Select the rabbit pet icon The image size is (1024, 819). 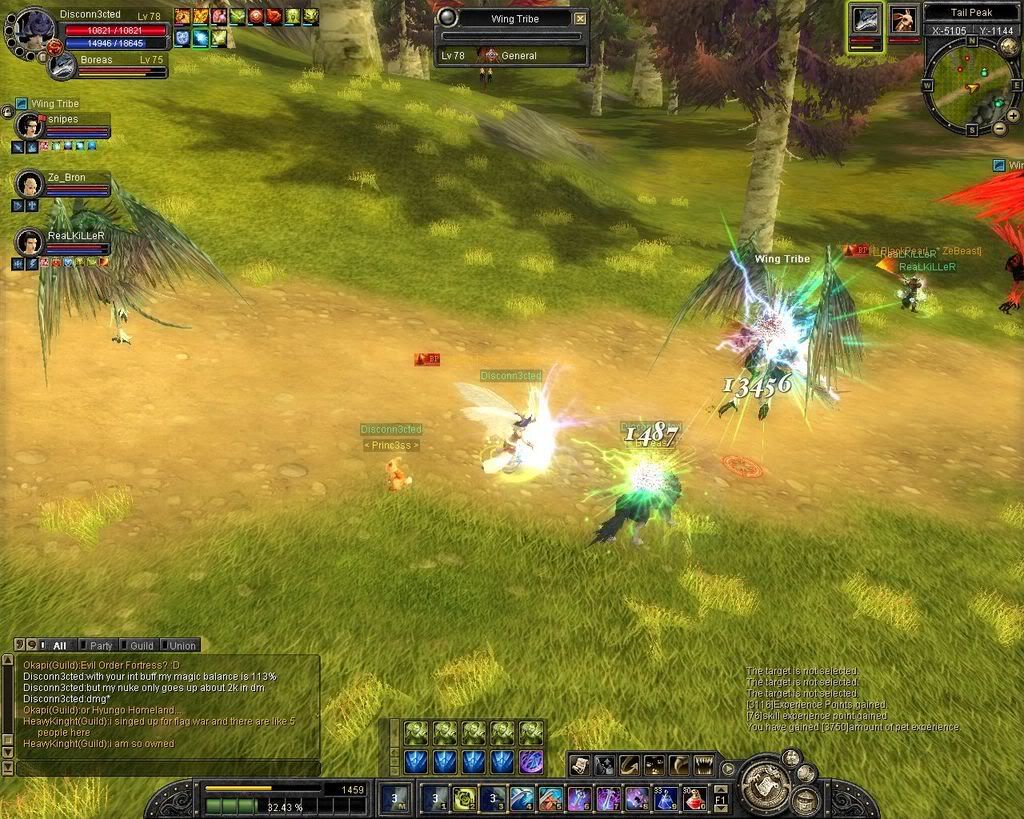tap(903, 21)
